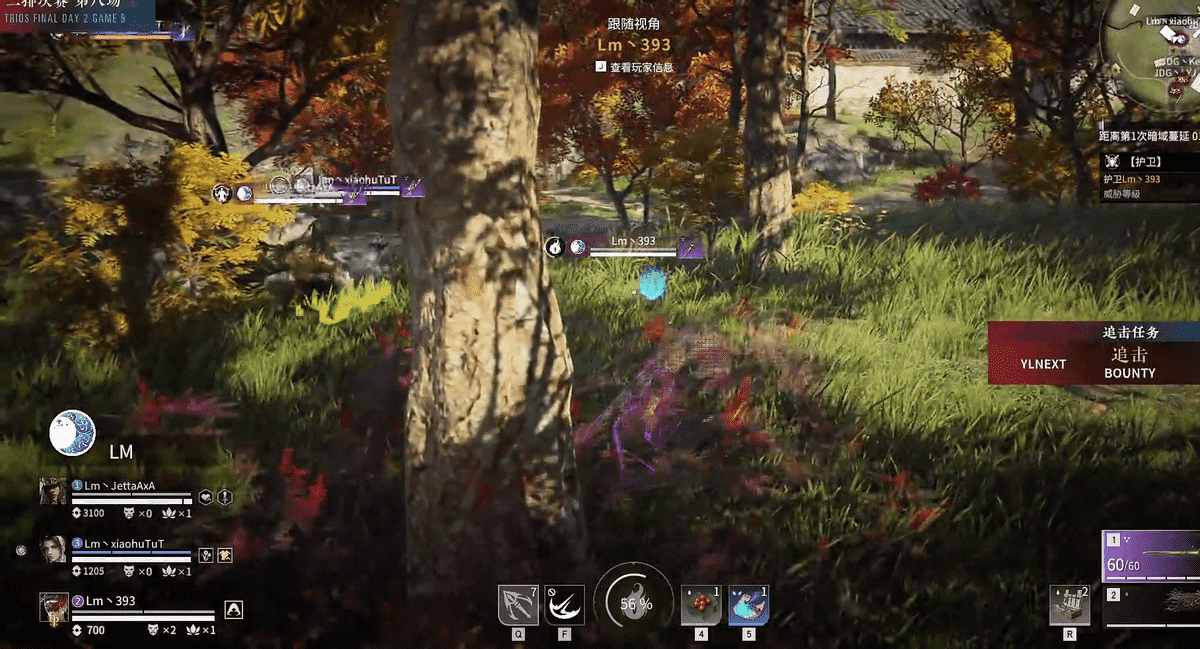Screen dimensions: 1200x649
Task: Click the hooded figure status icon
Action: (x=233, y=609)
